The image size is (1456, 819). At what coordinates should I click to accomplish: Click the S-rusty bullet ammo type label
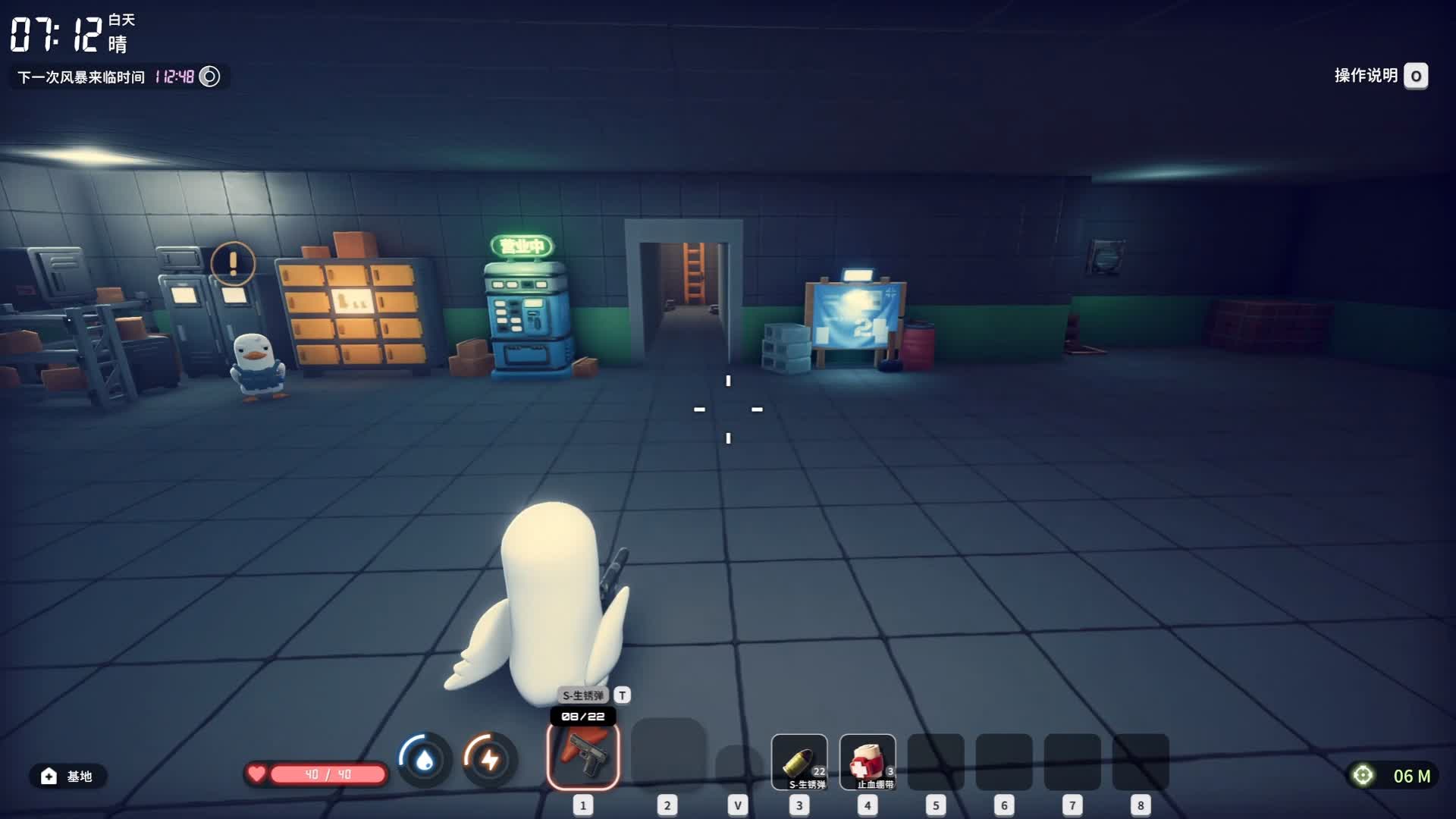pos(583,695)
